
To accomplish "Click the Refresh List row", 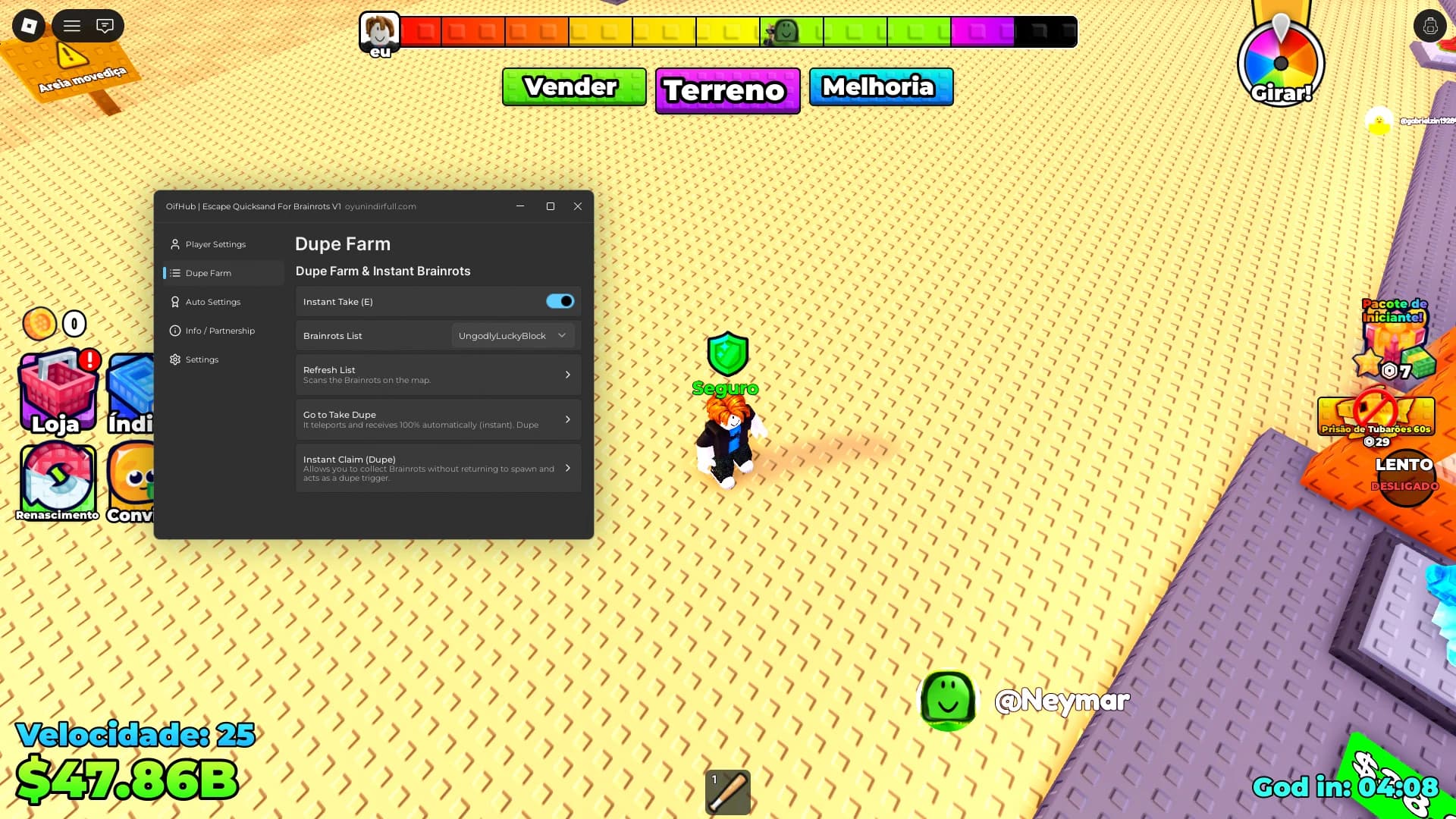I will click(438, 375).
